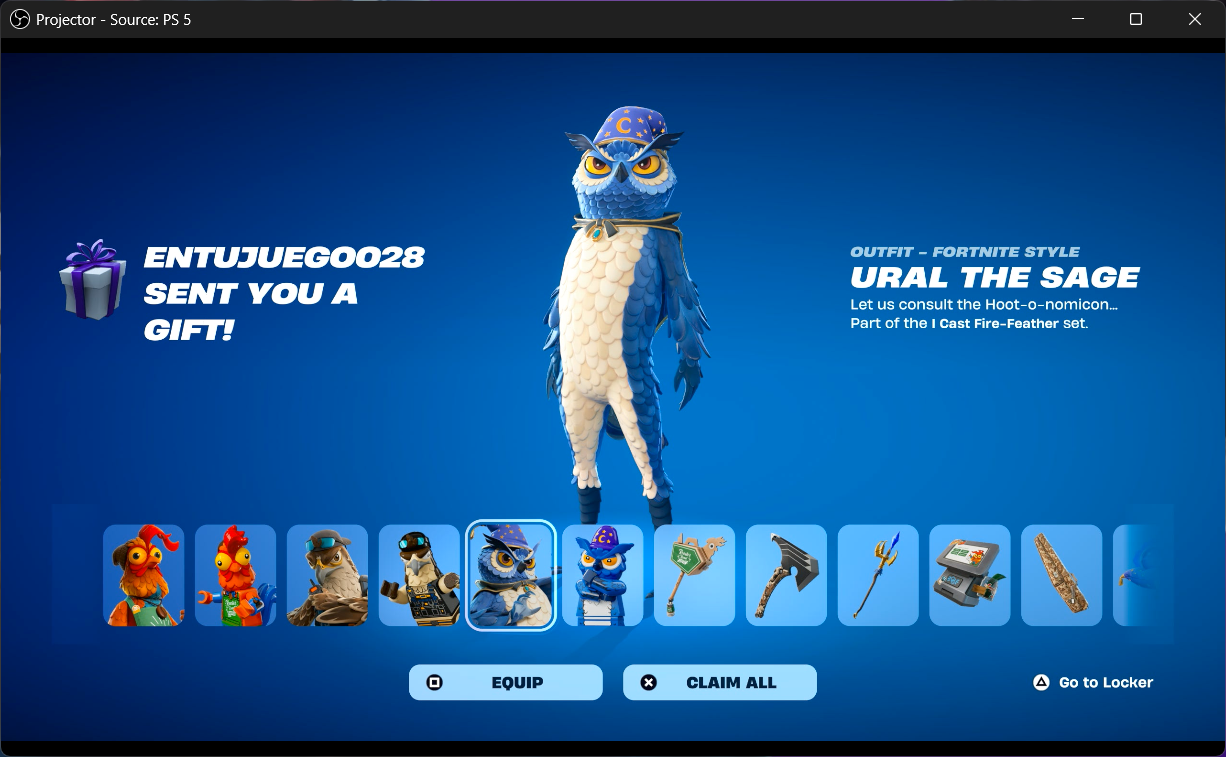Choose the LEGO-style rooster outfit thumbnail
The image size is (1226, 757).
pyautogui.click(x=235, y=576)
